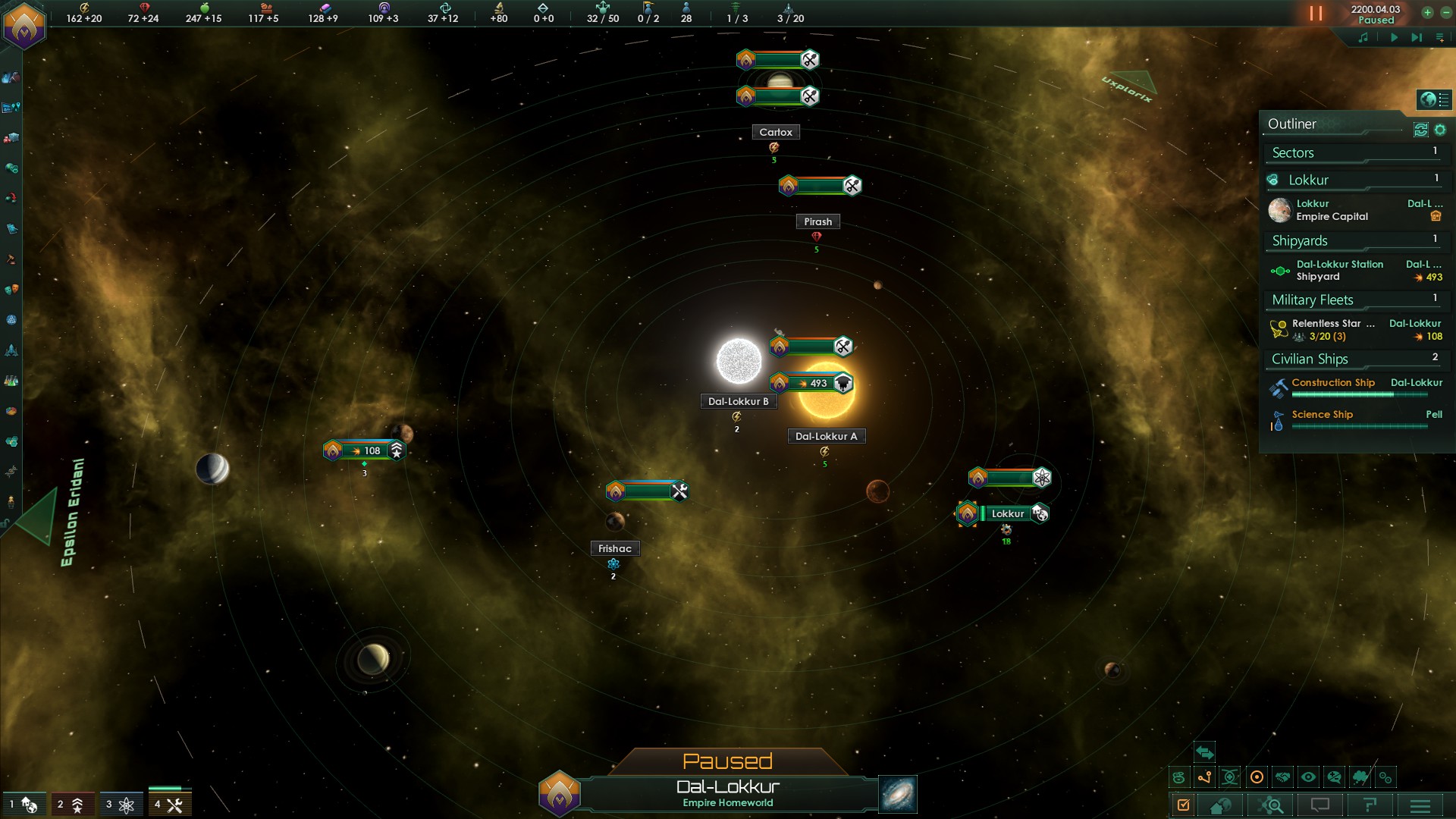
Task: Open Outliner settings gear
Action: 1440,130
